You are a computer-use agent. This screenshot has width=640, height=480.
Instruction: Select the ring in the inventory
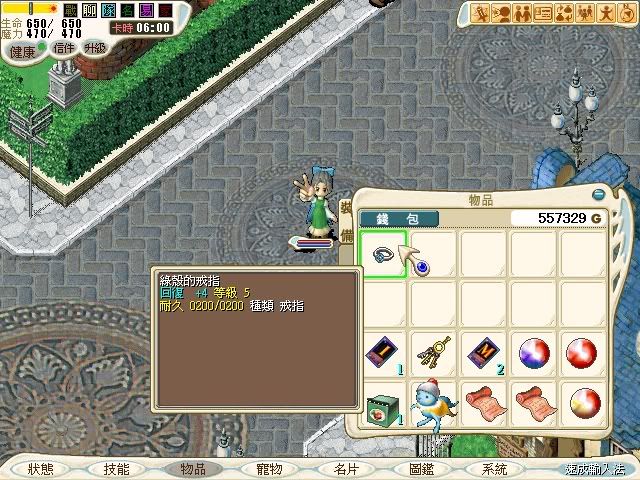click(382, 253)
